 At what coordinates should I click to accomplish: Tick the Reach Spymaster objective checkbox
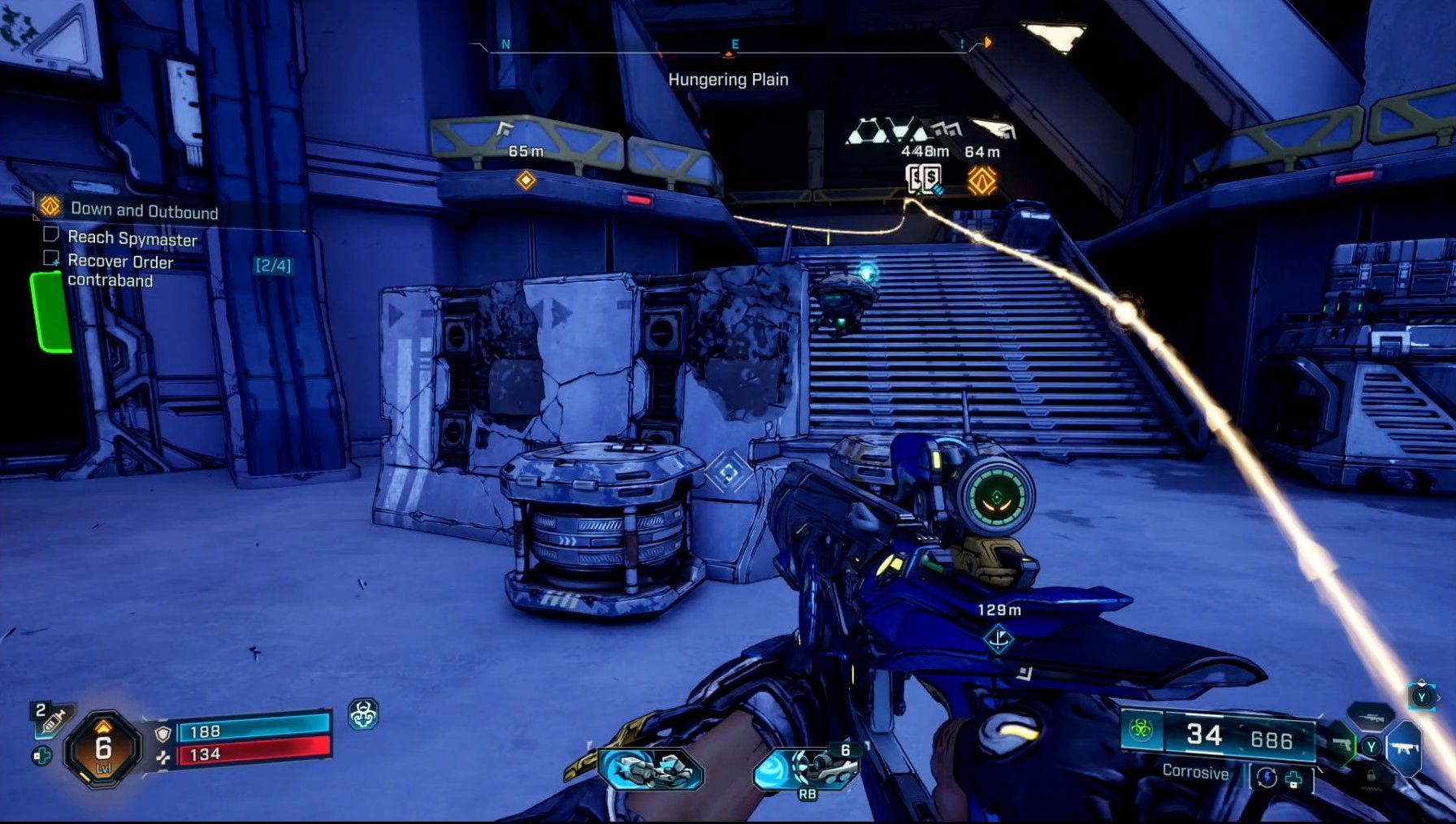coord(50,235)
